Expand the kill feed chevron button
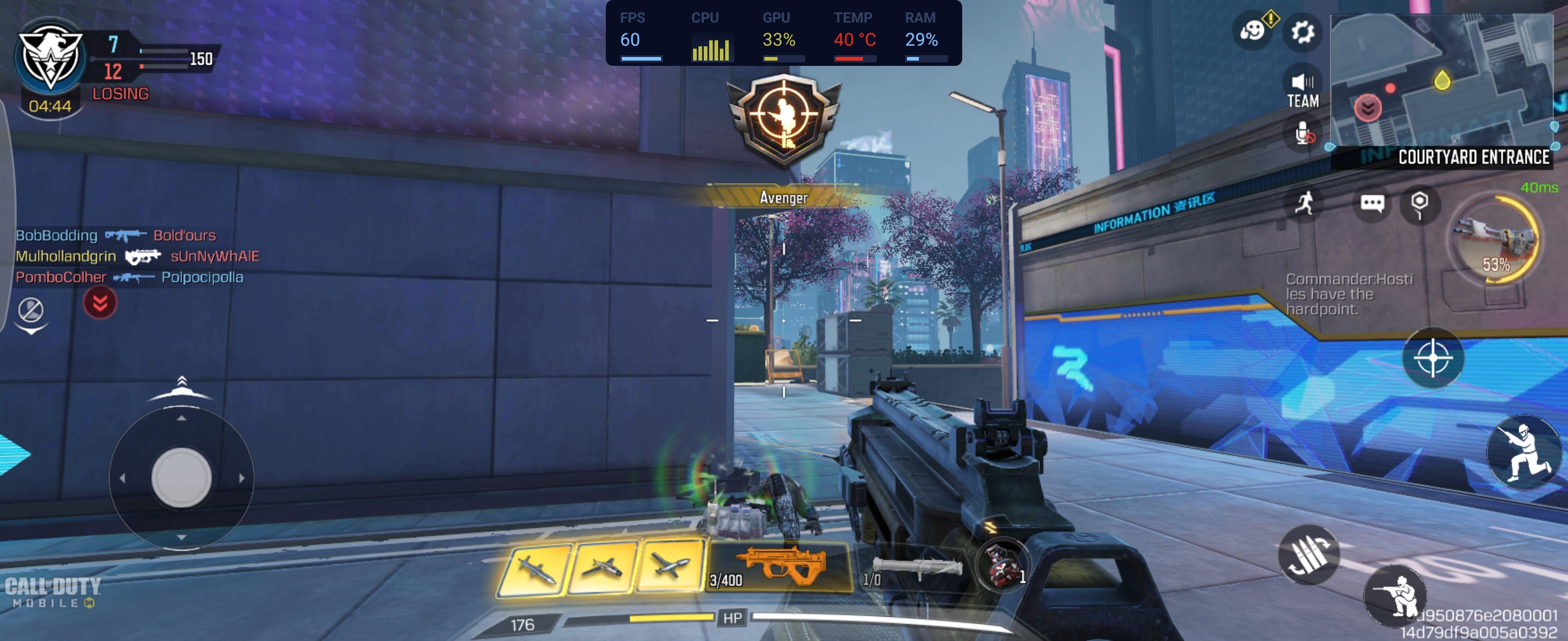 point(100,302)
